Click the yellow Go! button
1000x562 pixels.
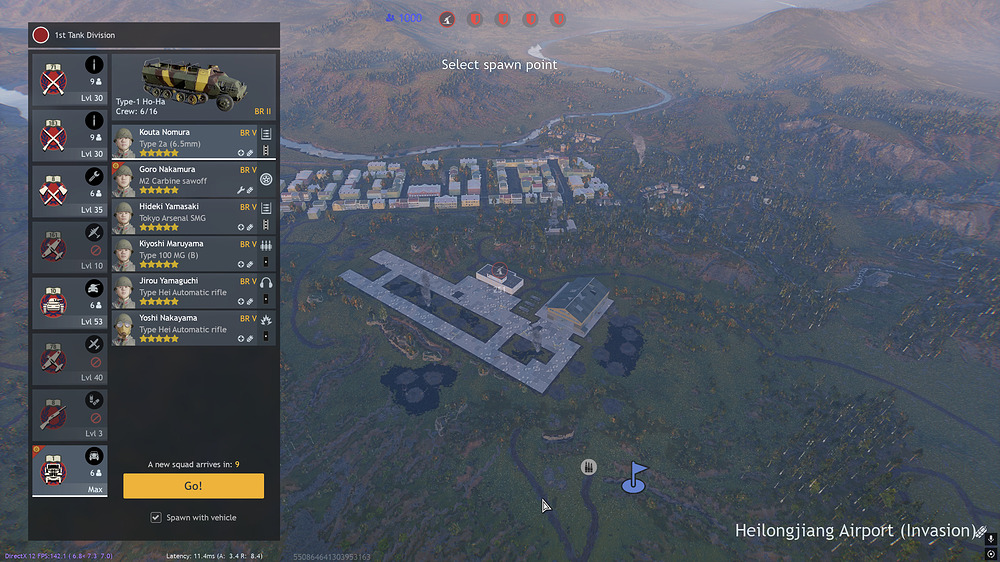[193, 486]
